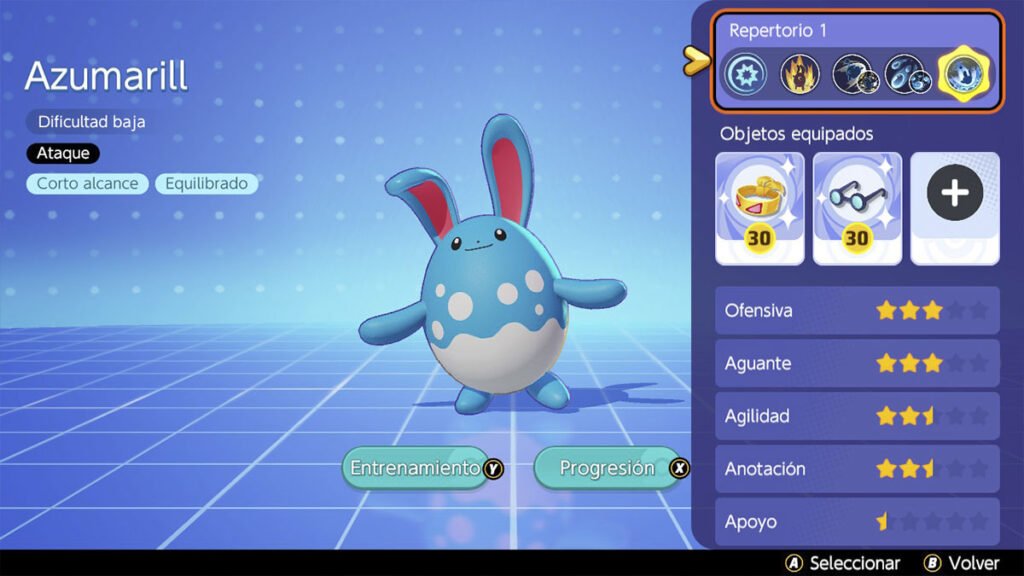Click the Agilidad stat row

[x=857, y=416]
